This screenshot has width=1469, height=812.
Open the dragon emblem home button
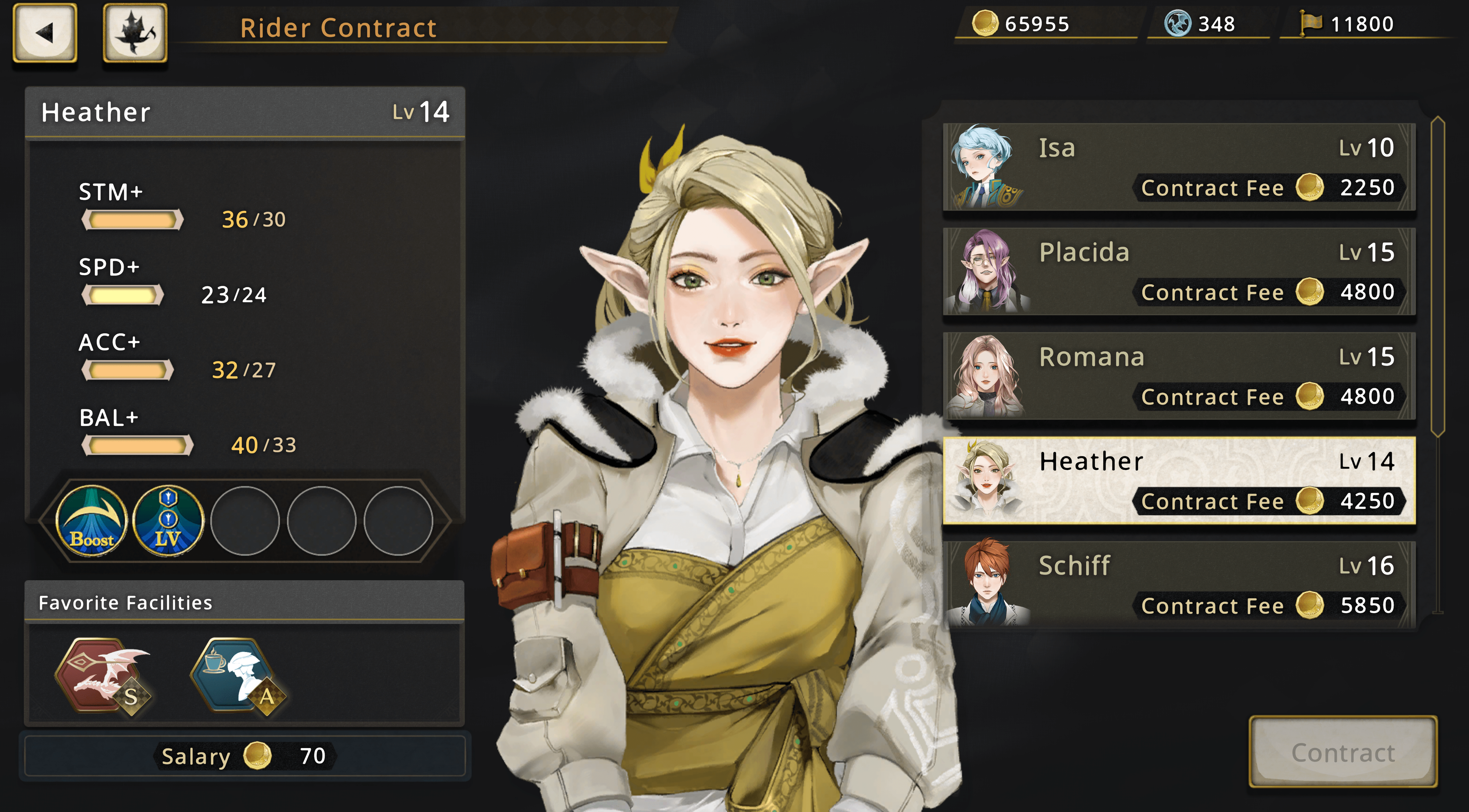point(135,32)
